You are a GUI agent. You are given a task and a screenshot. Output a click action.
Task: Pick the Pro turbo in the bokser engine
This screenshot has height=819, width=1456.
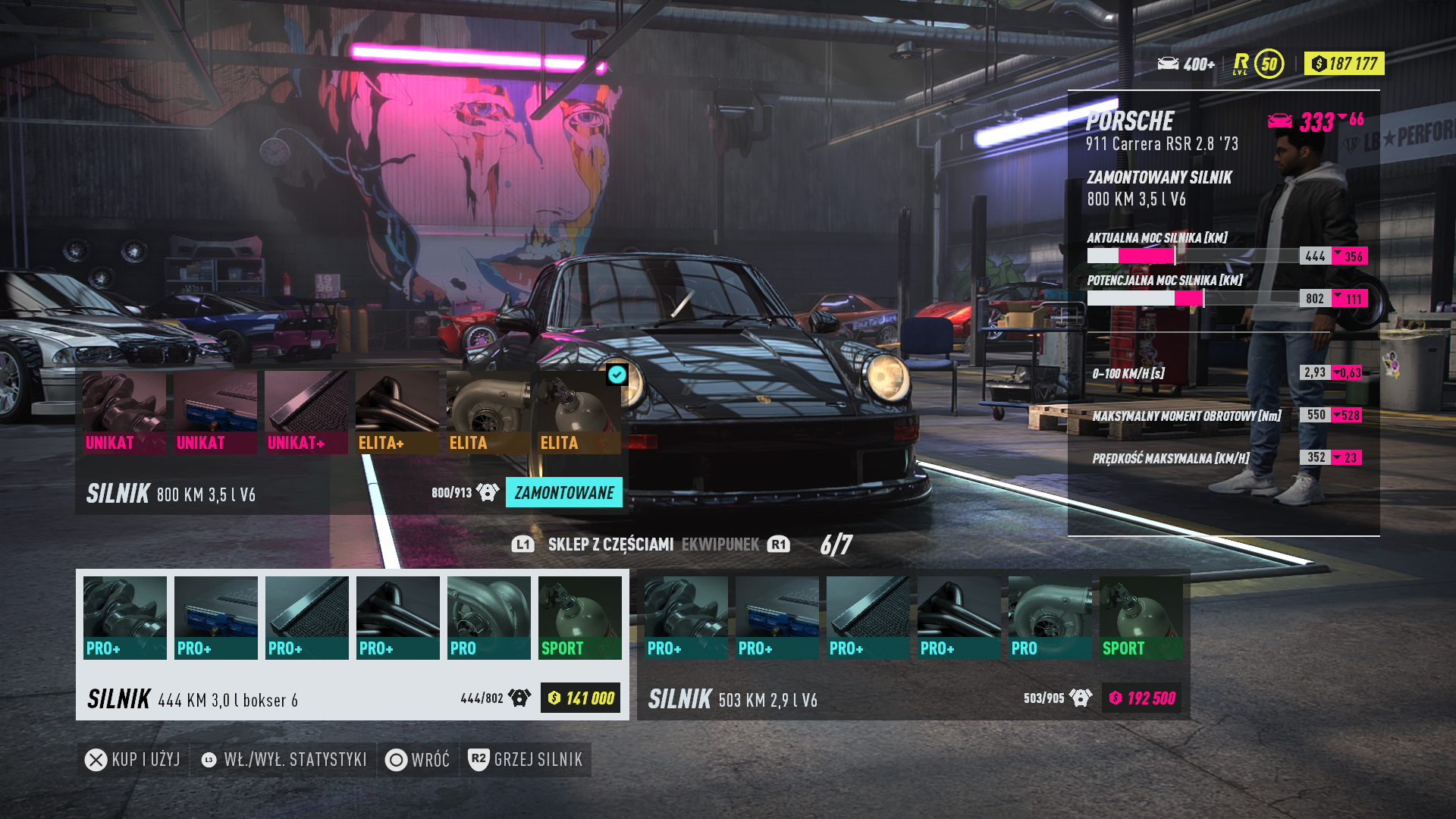point(488,617)
